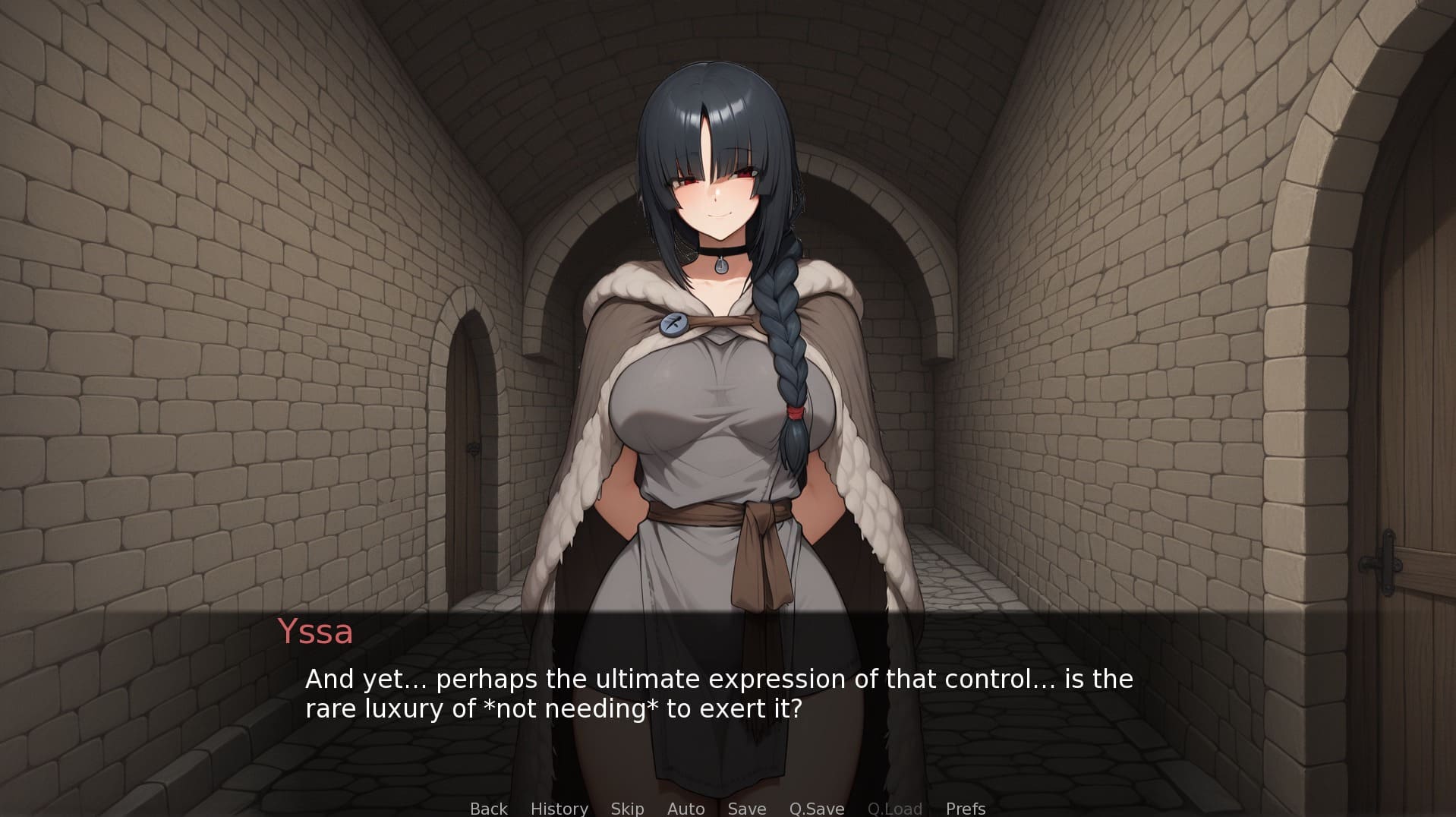This screenshot has width=1456, height=817.
Task: Open the Prefs settings screen
Action: coord(966,809)
